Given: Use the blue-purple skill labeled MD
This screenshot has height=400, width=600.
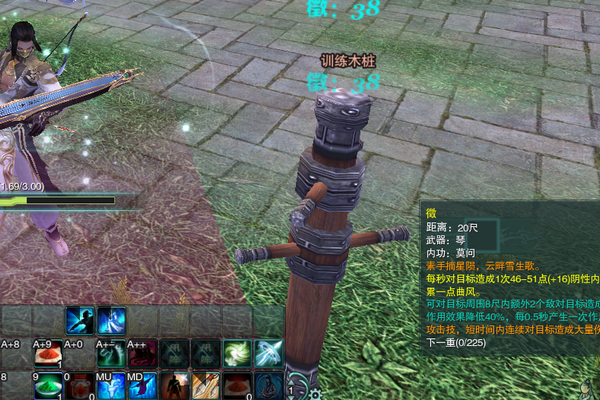Looking at the screenshot, I should pyautogui.click(x=143, y=385).
